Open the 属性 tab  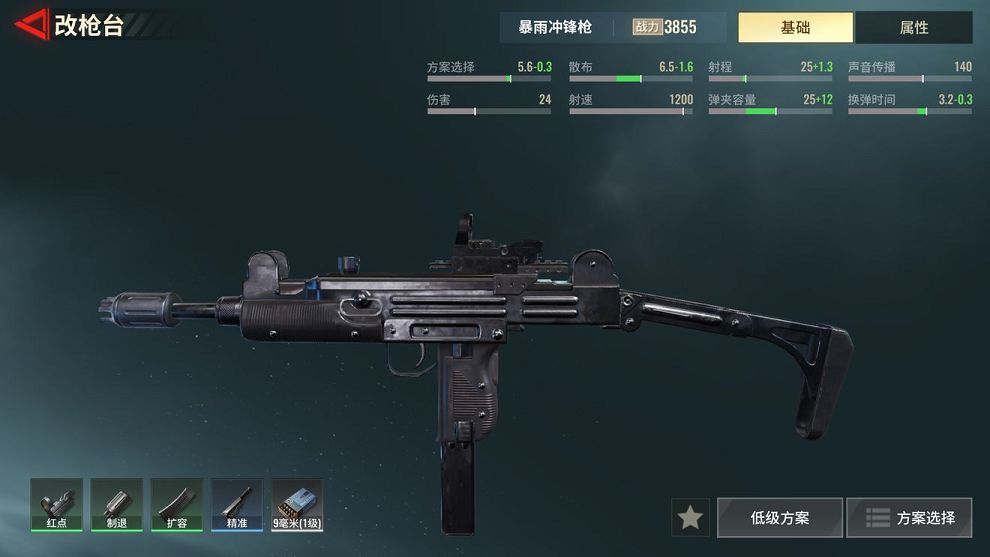pos(913,28)
